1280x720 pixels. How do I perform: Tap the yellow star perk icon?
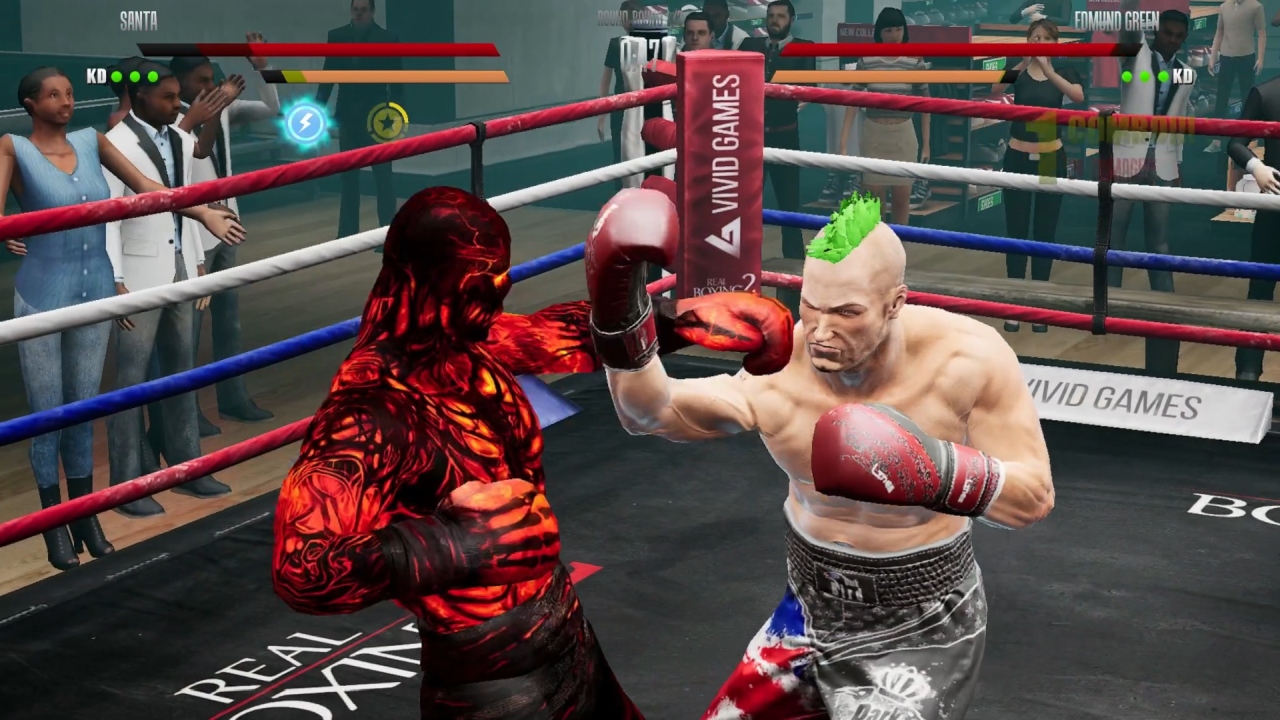pos(387,121)
